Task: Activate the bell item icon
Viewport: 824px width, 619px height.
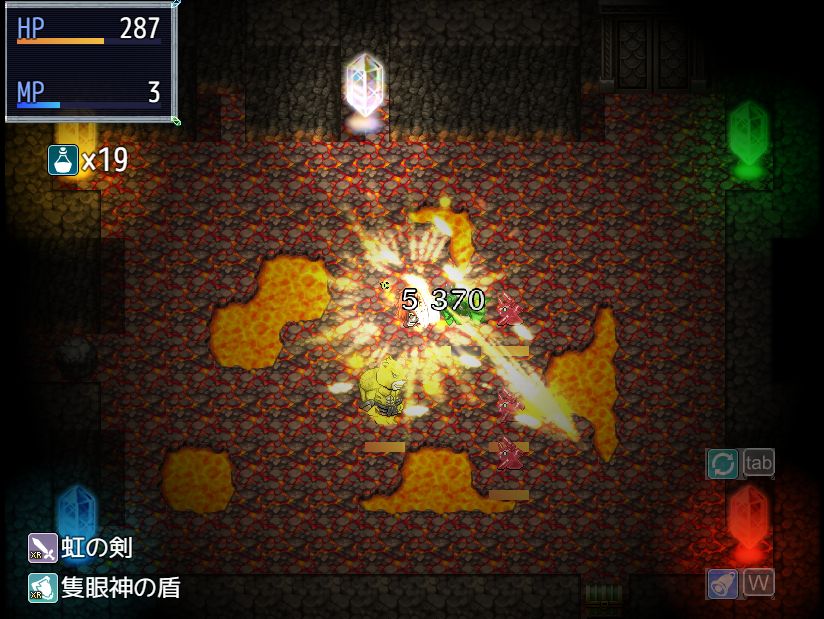Action: pyautogui.click(x=722, y=583)
